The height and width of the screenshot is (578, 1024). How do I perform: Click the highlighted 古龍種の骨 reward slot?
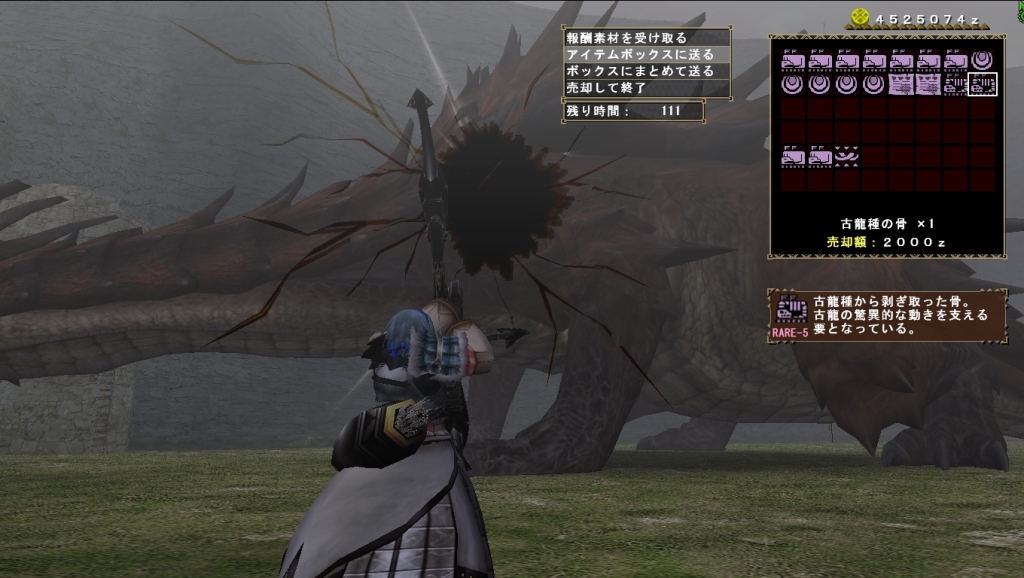(x=982, y=85)
